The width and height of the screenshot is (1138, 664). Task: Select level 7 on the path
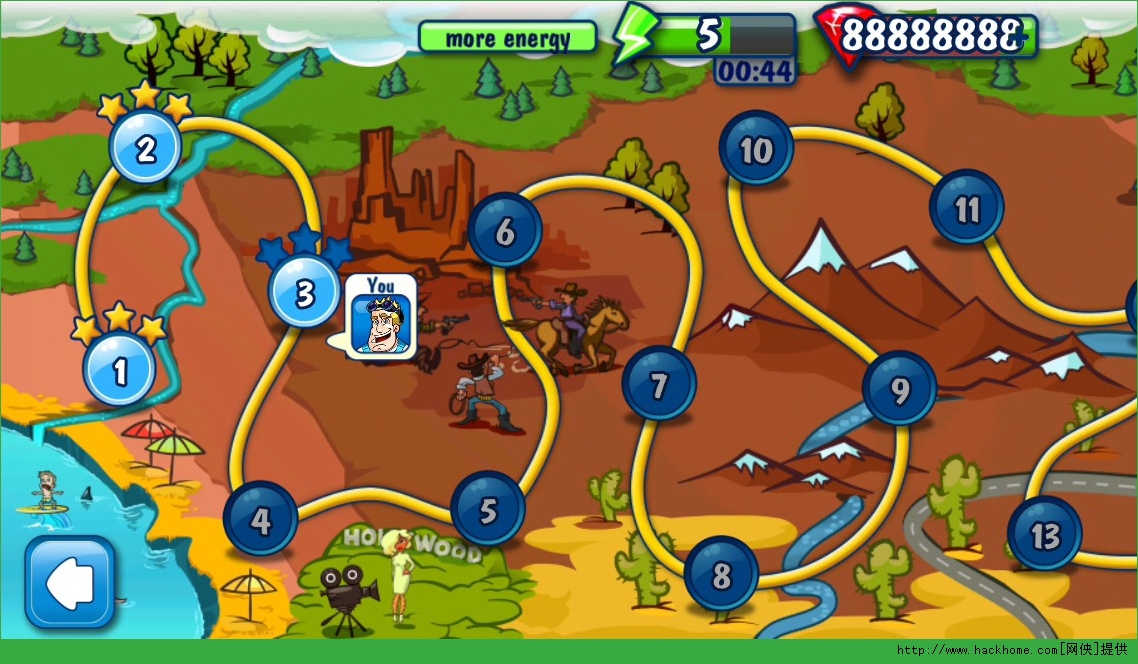658,384
